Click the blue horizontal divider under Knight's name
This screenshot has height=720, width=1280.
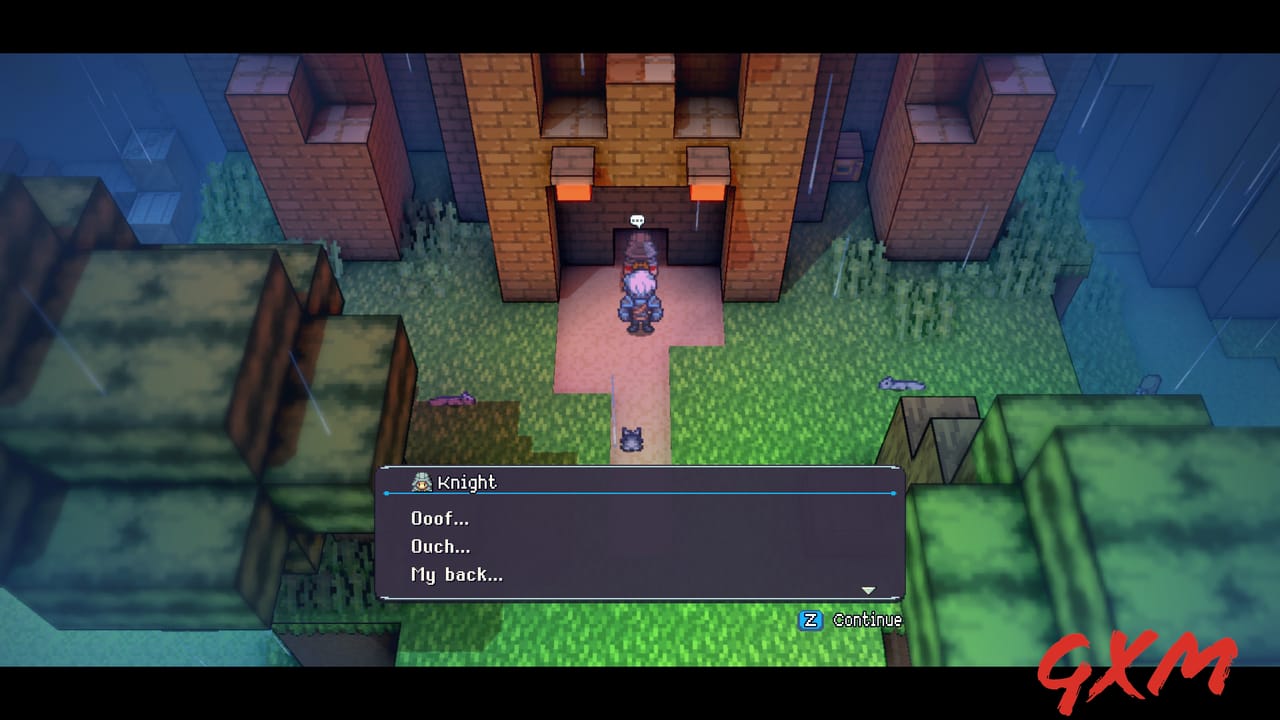point(638,492)
